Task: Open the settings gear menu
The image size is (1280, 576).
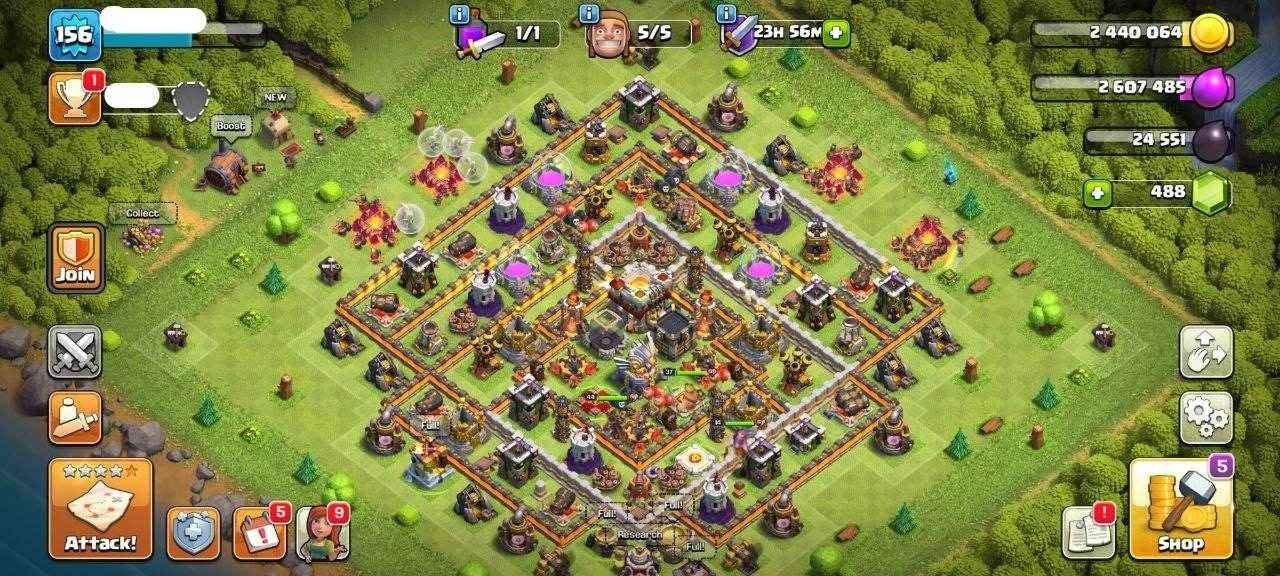Action: coord(1205,417)
